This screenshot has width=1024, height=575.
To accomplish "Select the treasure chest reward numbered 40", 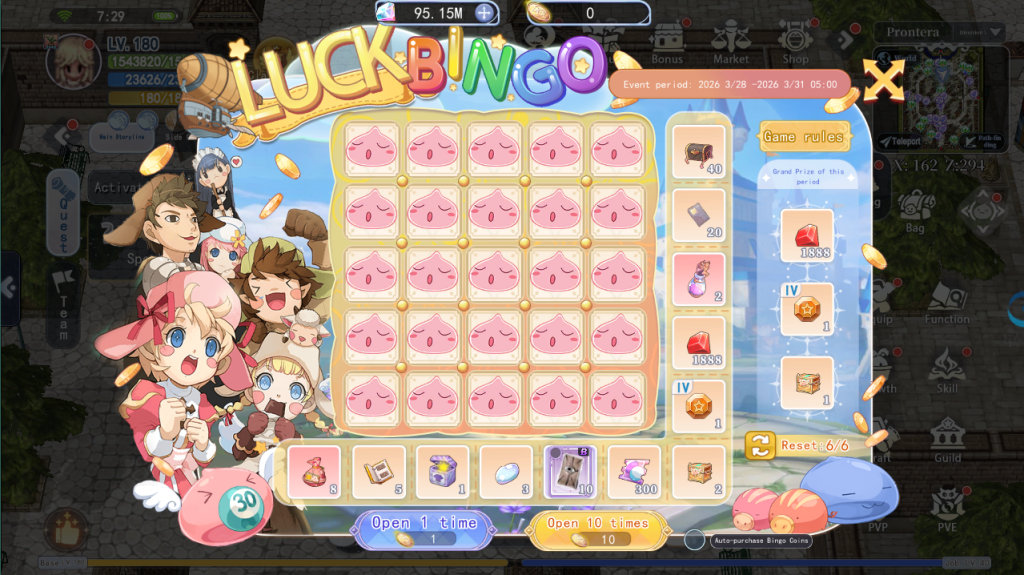I will [698, 152].
